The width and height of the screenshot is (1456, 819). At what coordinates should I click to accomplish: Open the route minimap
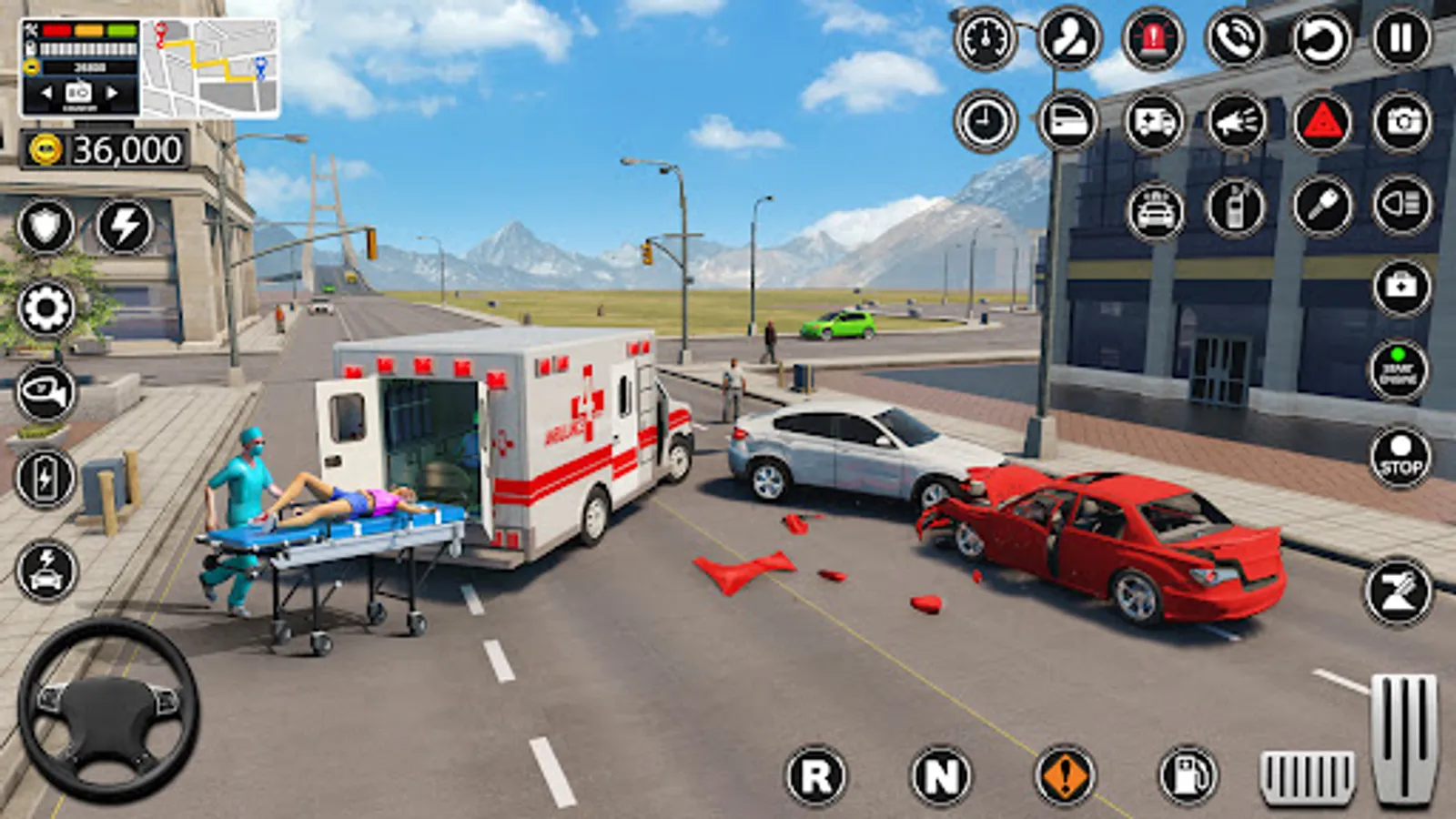click(211, 68)
